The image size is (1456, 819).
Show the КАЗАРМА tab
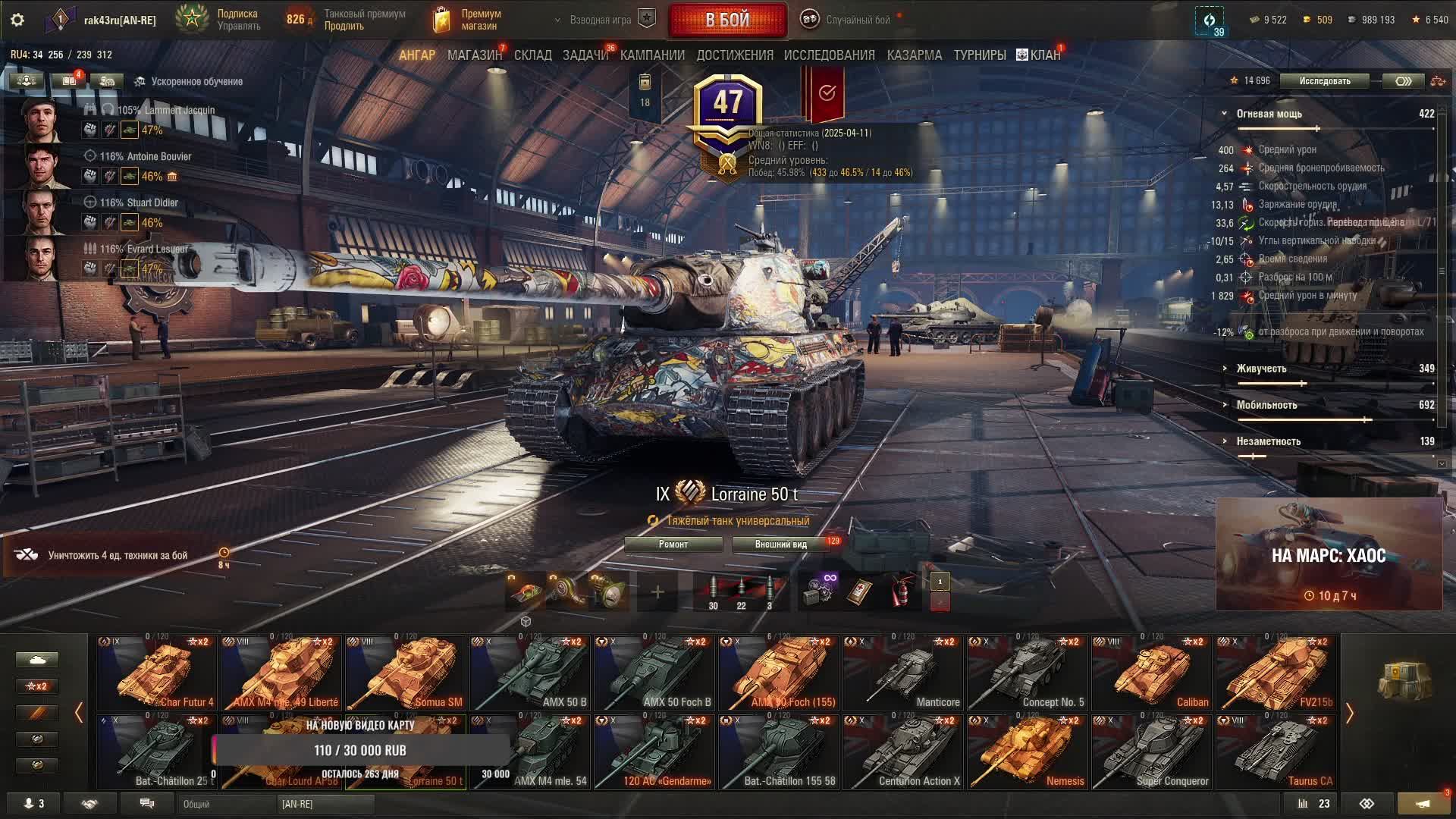914,55
